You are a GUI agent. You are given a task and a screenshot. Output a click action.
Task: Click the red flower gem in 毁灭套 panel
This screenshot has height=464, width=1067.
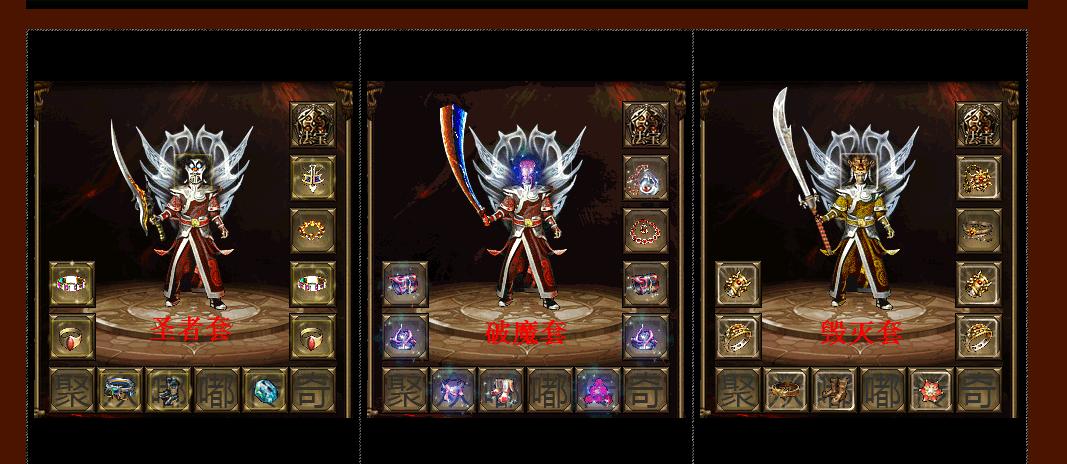pyautogui.click(x=931, y=390)
